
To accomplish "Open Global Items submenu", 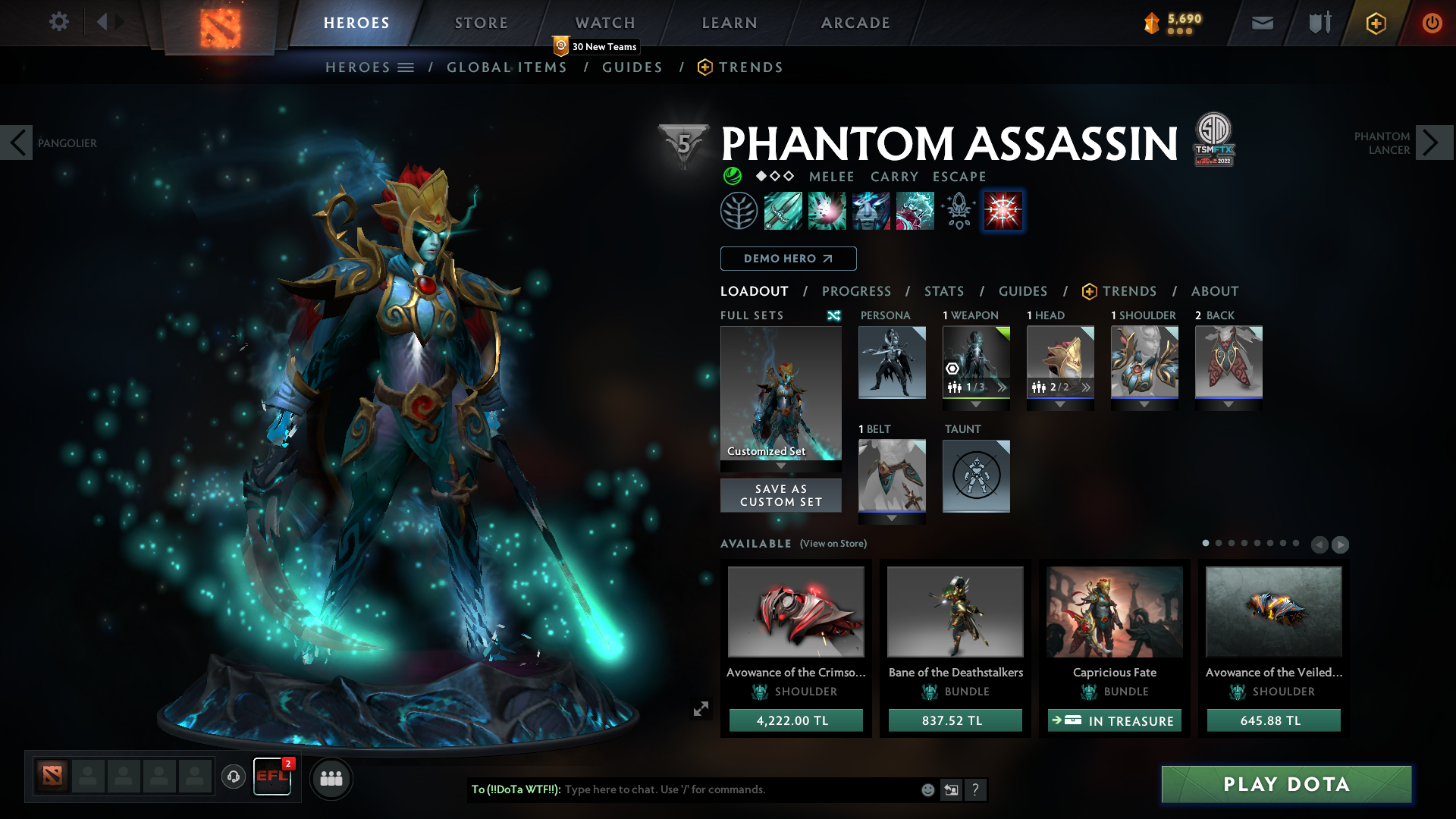I will (x=507, y=67).
